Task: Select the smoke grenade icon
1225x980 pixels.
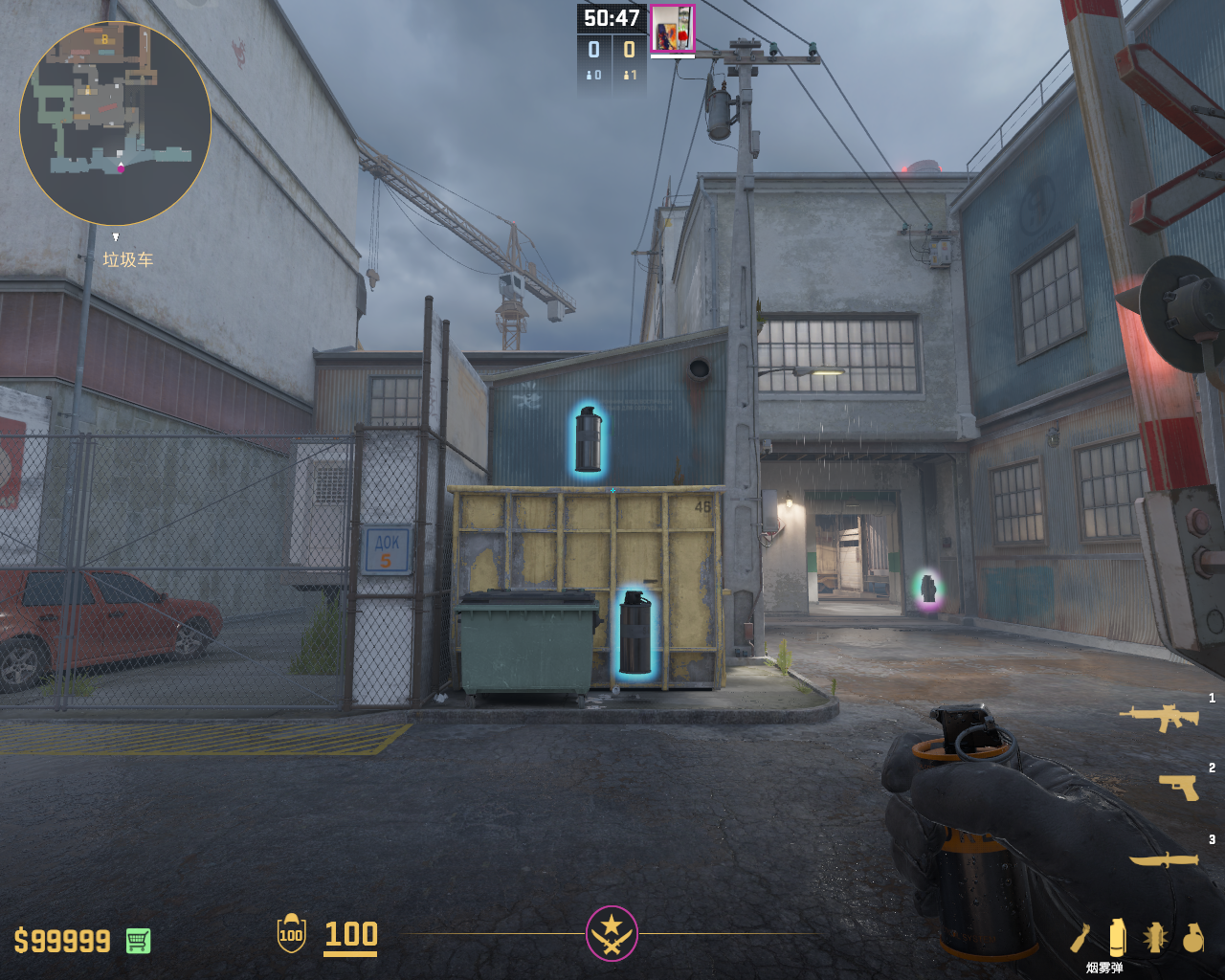Action: pos(1117,937)
